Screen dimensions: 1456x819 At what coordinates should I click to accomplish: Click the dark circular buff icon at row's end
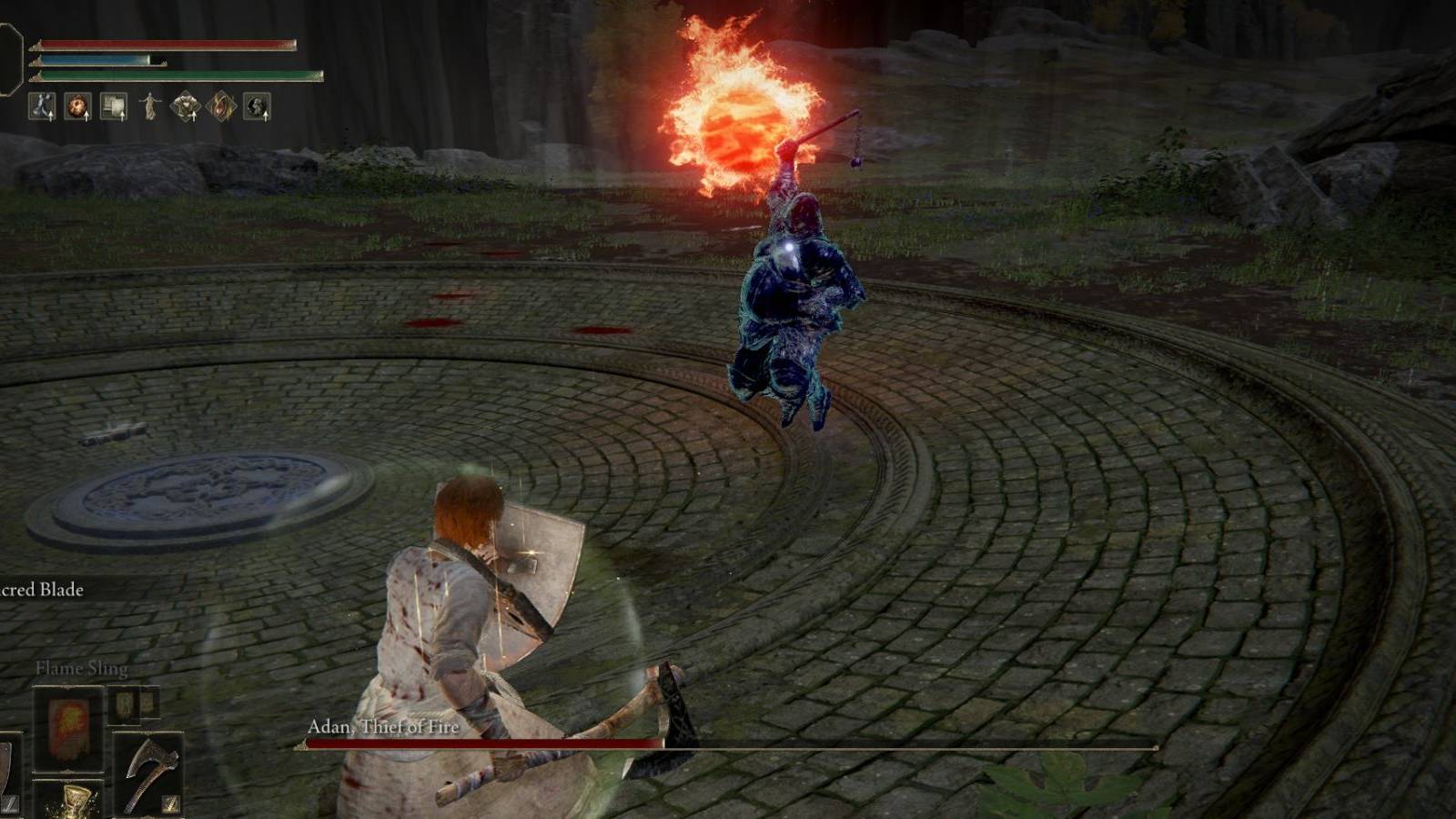[258, 105]
